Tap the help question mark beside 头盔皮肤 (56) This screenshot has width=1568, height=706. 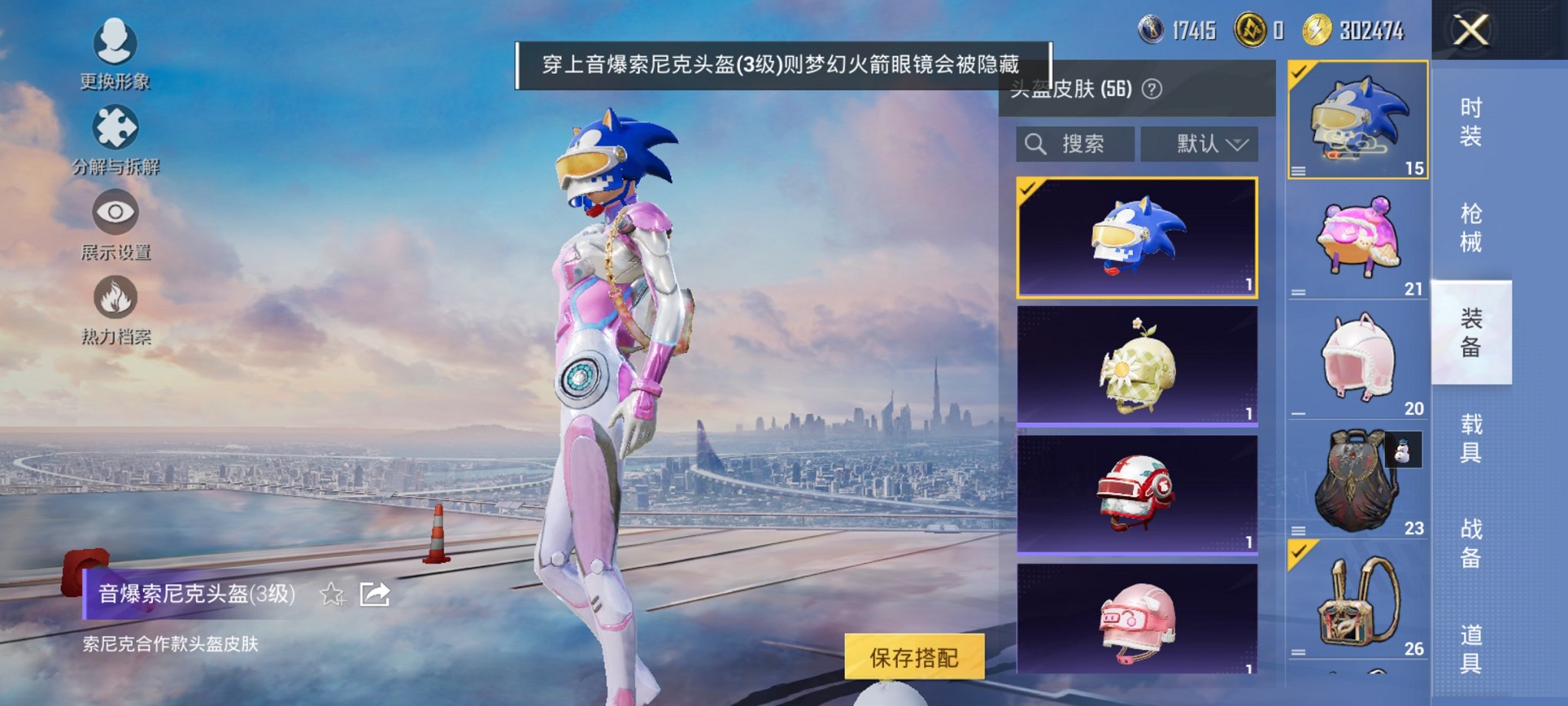1151,88
